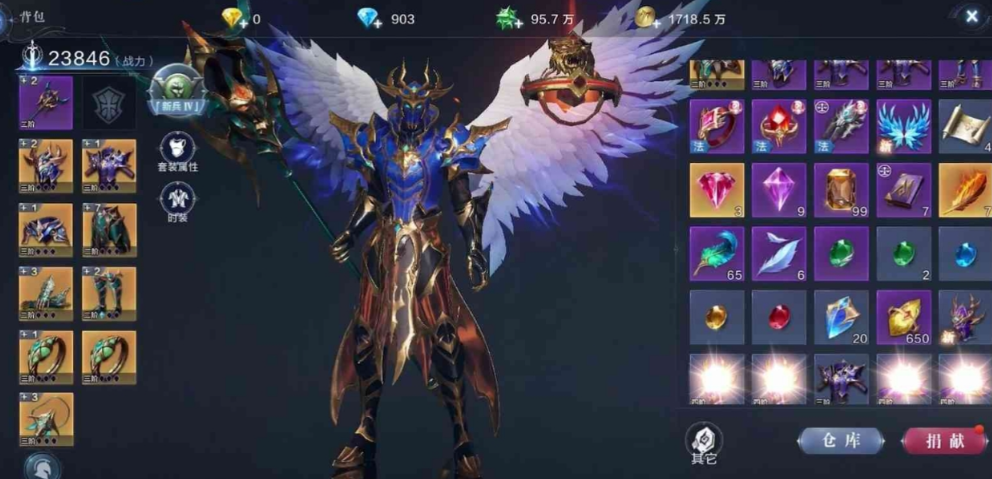This screenshot has width=992, height=479.
Task: Select the equipped halberd weapon slot
Action: point(46,103)
